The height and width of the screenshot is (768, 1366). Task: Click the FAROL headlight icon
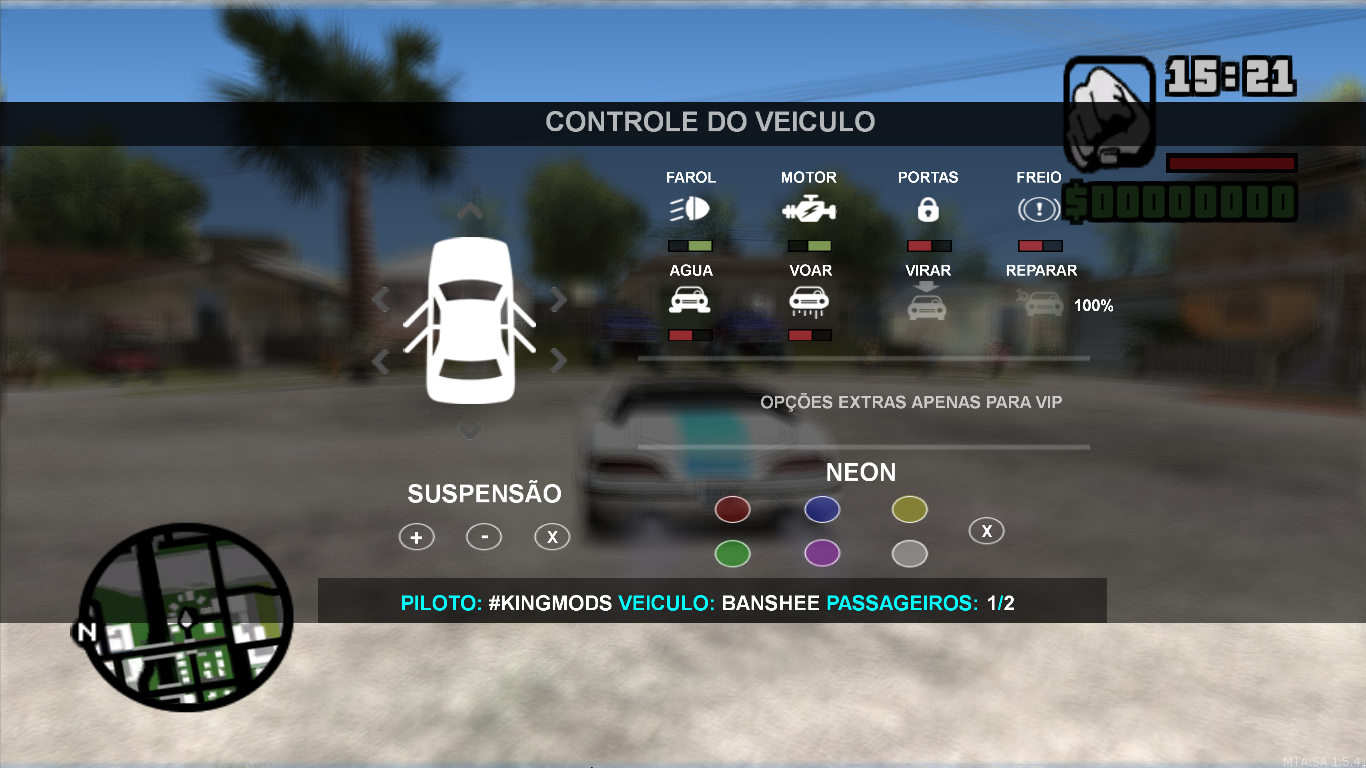[690, 208]
